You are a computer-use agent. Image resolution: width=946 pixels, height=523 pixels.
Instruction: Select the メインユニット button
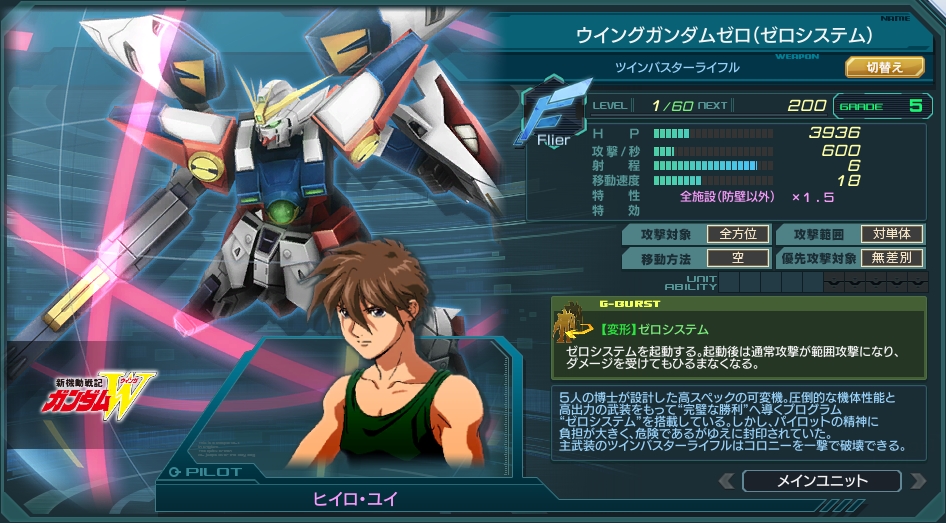pyautogui.click(x=821, y=481)
